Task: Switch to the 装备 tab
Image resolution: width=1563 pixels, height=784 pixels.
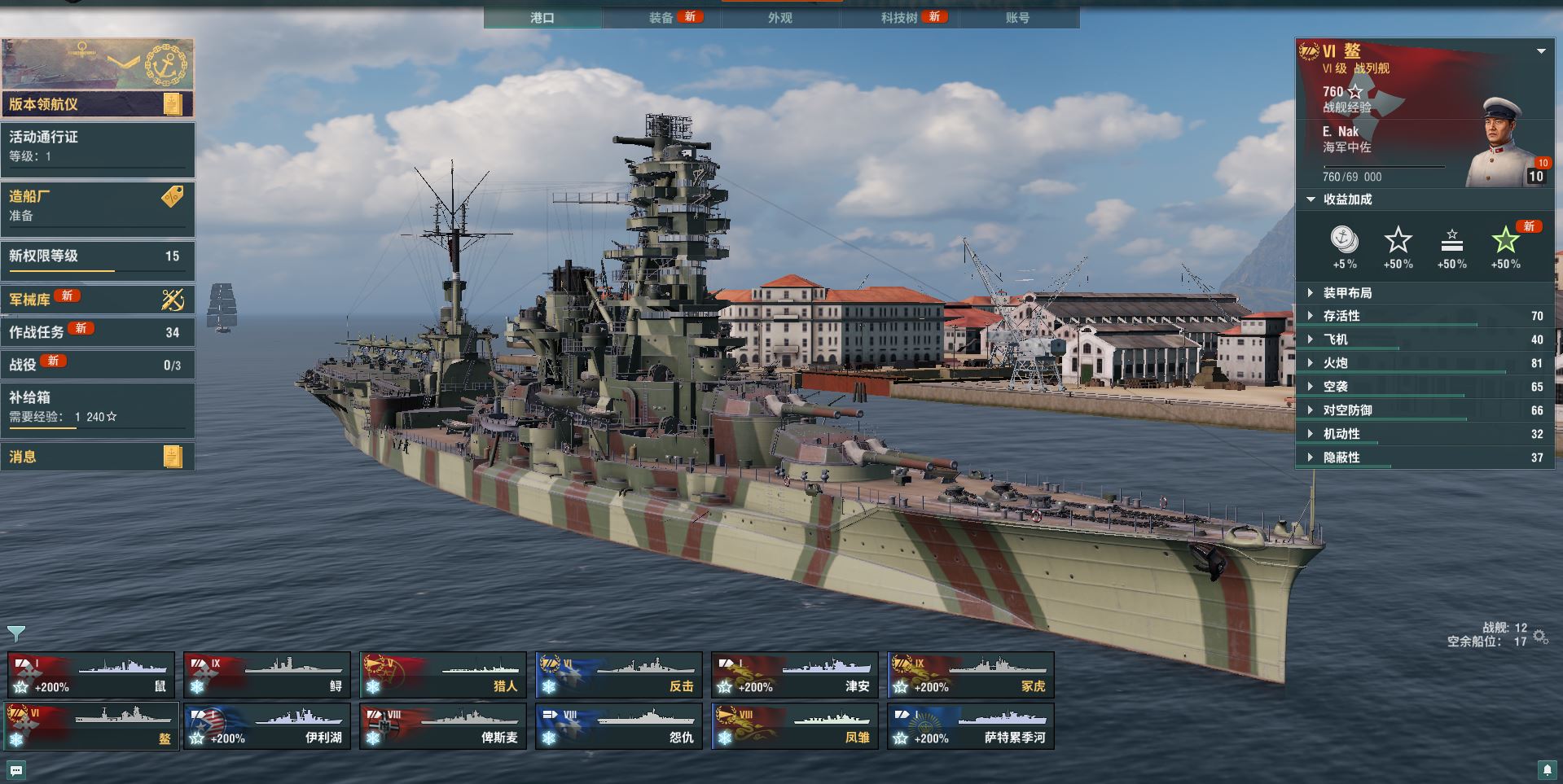Action: click(661, 17)
